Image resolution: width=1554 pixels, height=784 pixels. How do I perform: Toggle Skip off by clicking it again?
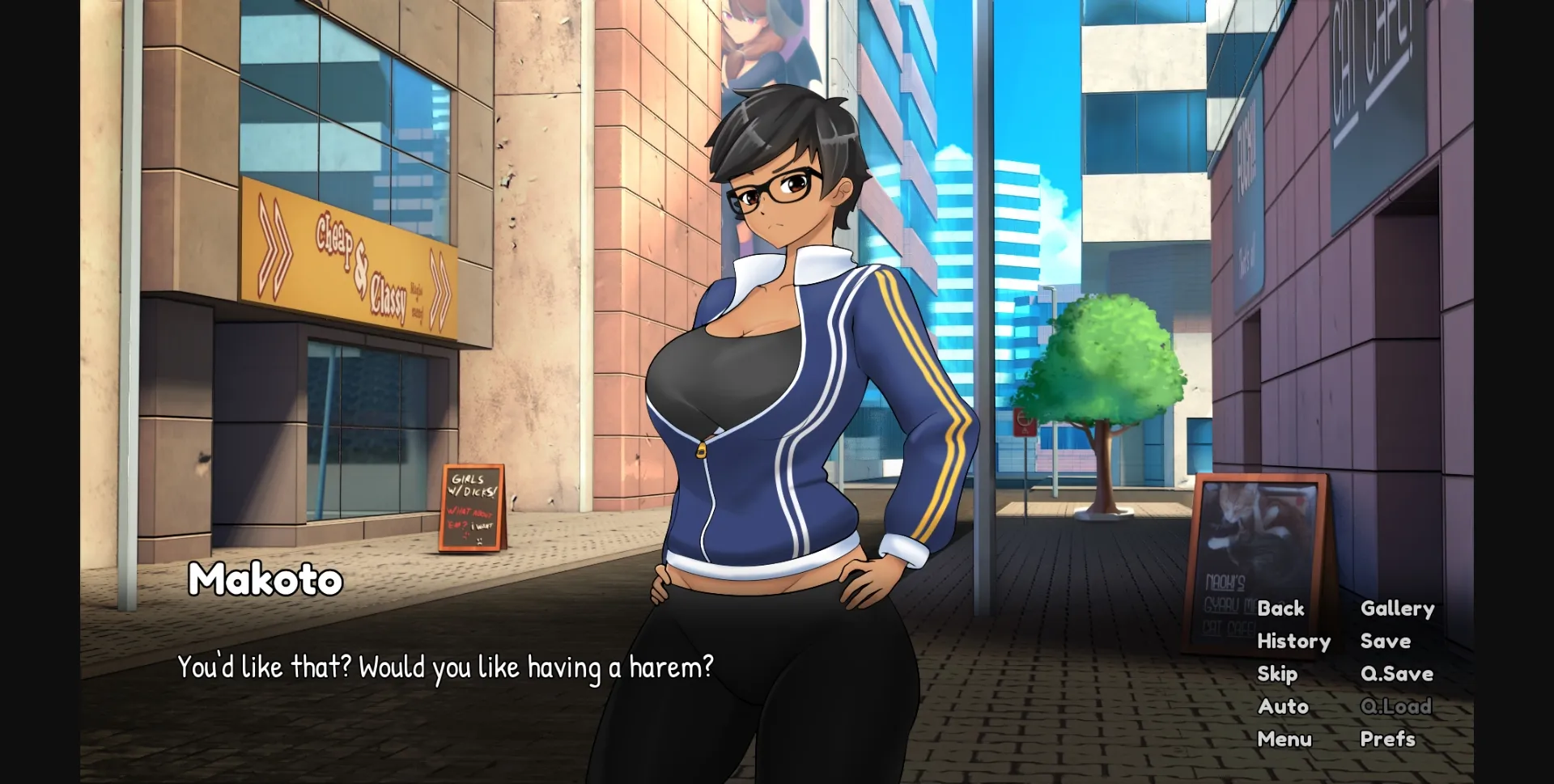[x=1280, y=673]
